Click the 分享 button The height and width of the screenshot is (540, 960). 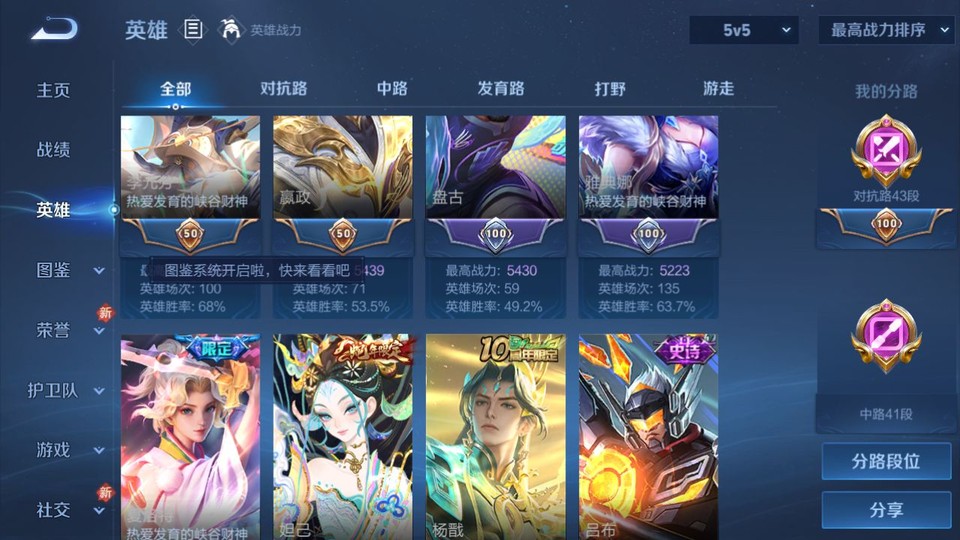click(886, 510)
